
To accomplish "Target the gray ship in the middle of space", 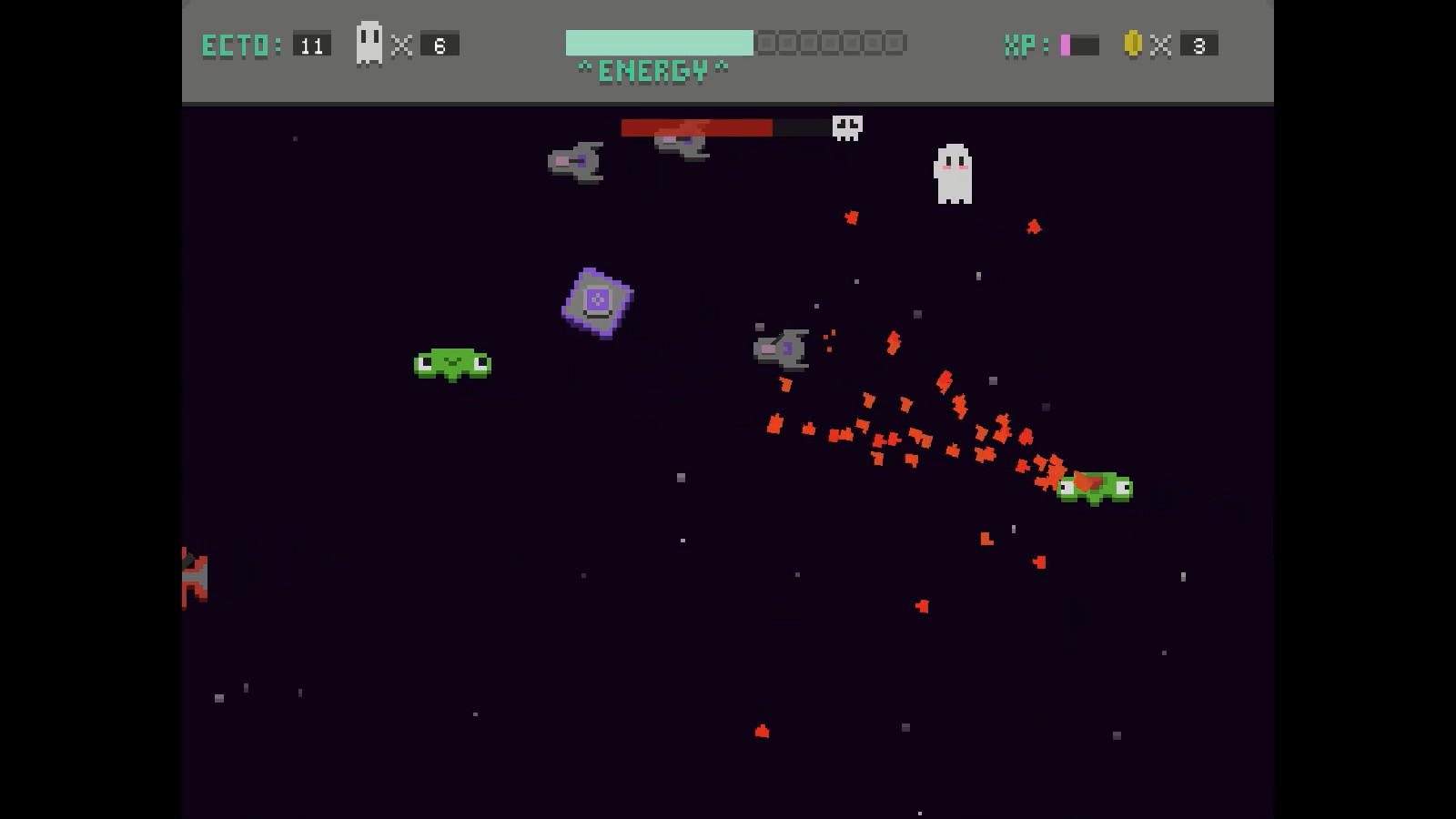I will [781, 349].
